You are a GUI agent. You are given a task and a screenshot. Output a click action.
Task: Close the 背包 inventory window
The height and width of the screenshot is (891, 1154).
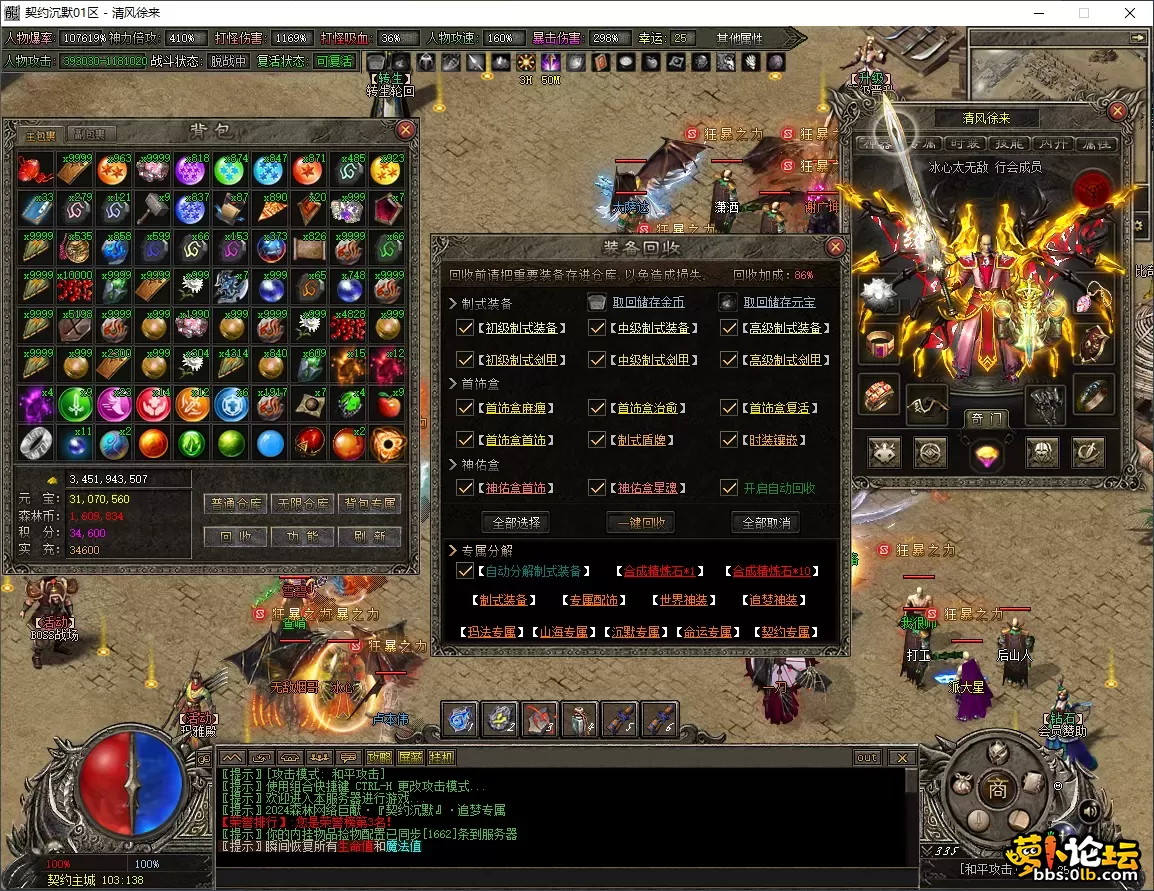(405, 130)
